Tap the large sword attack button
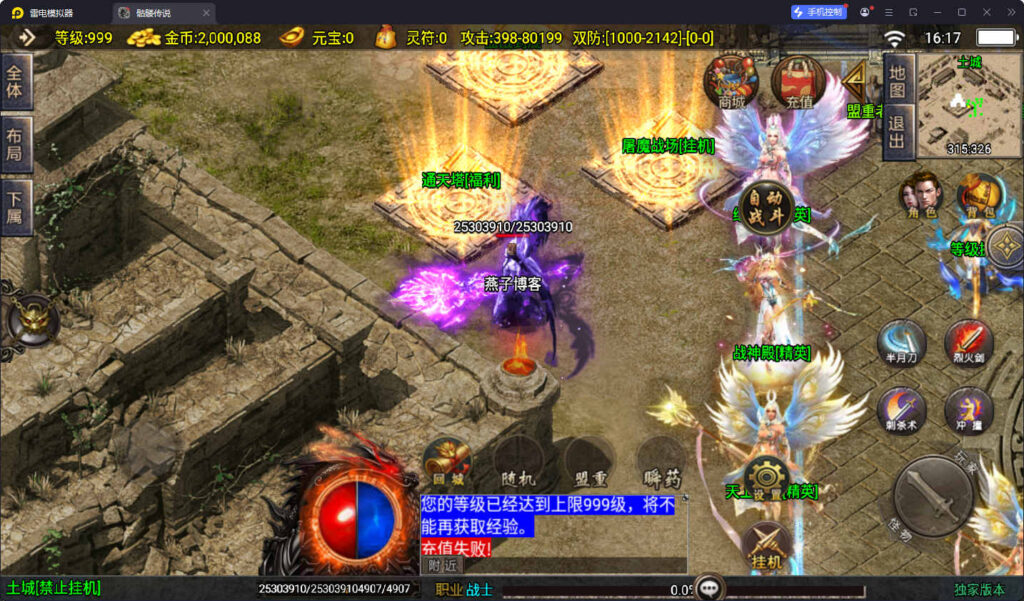This screenshot has height=601, width=1024. tap(933, 495)
